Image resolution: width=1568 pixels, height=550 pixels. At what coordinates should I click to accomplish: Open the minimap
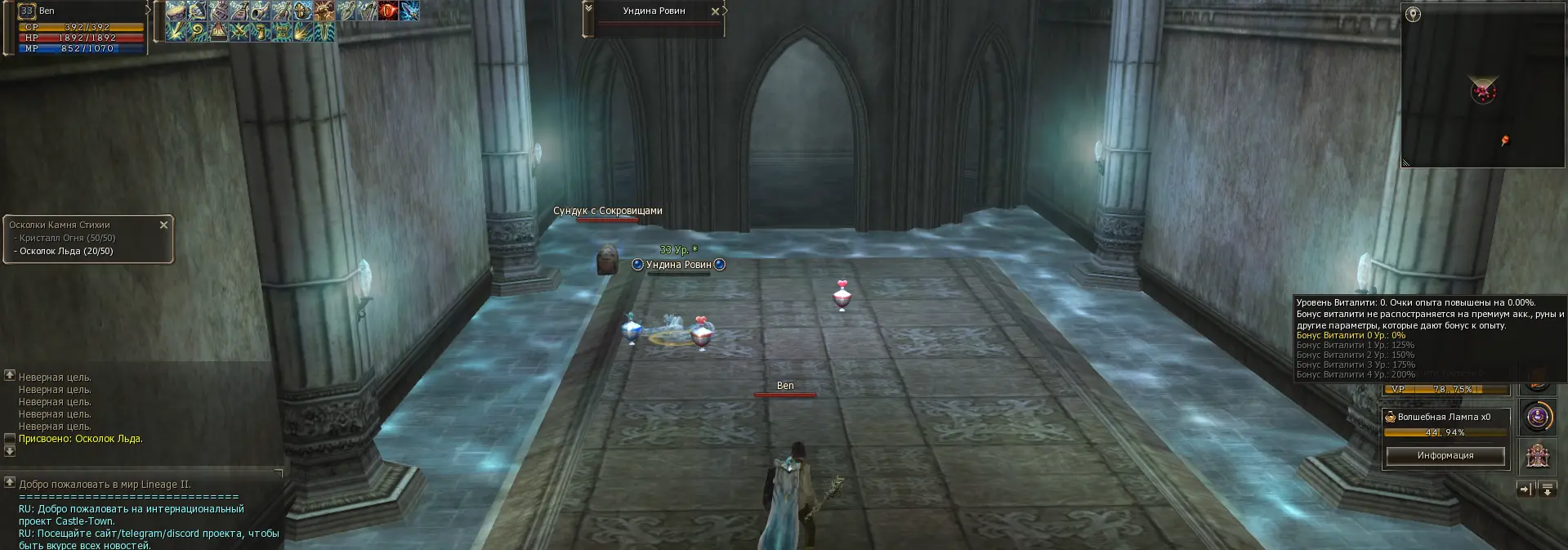(1483, 90)
